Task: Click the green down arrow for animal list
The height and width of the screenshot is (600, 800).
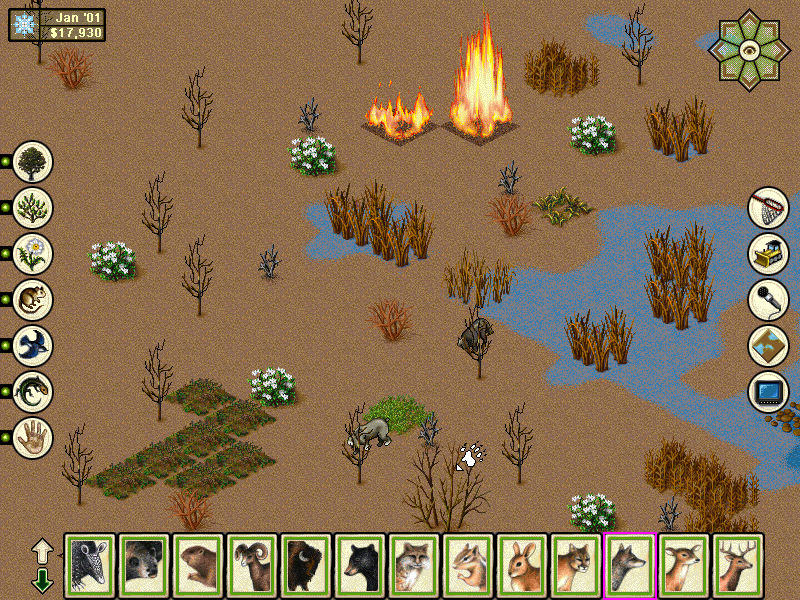Action: [x=42, y=579]
